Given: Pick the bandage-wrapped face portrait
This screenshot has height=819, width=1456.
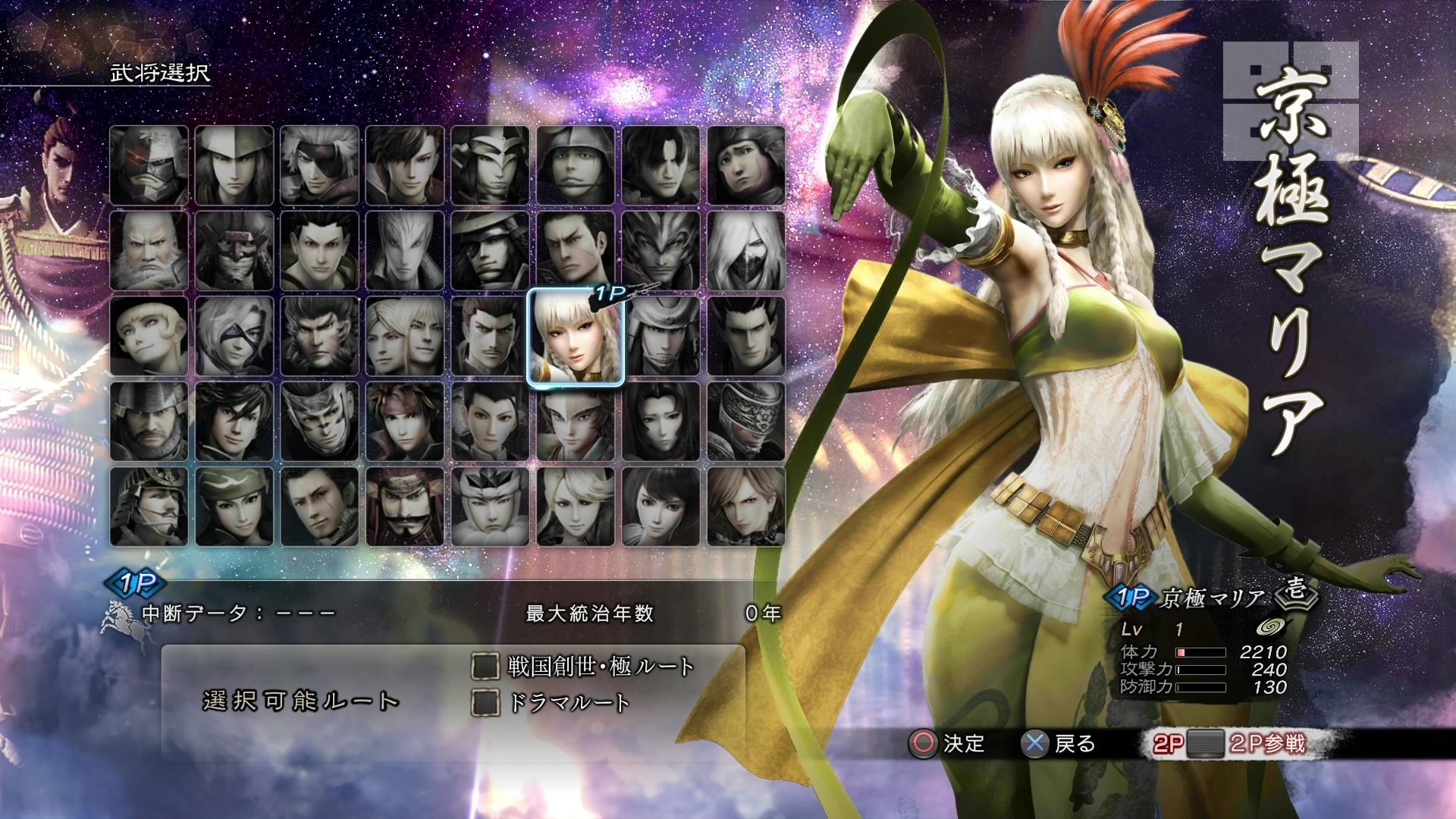Looking at the screenshot, I should click(746, 422).
